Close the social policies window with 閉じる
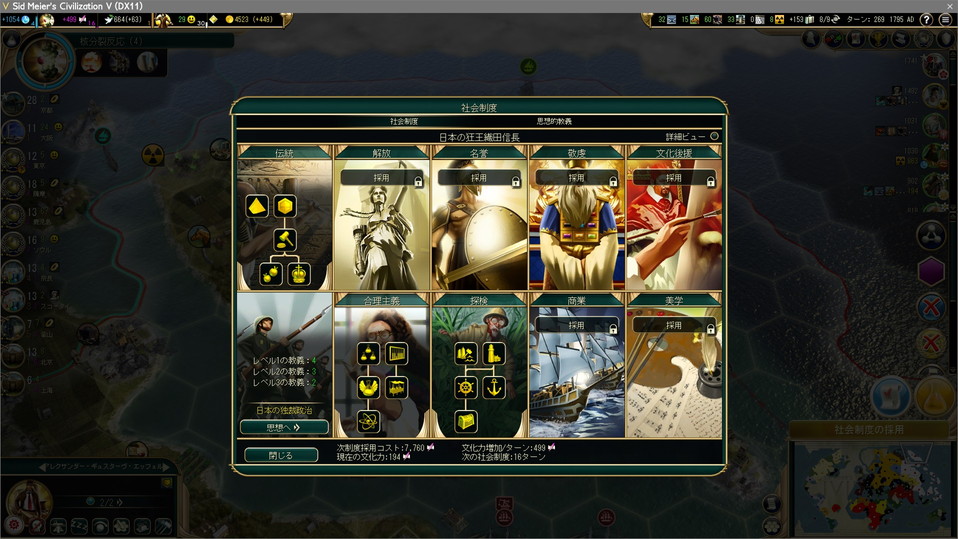The image size is (958, 539). click(281, 455)
